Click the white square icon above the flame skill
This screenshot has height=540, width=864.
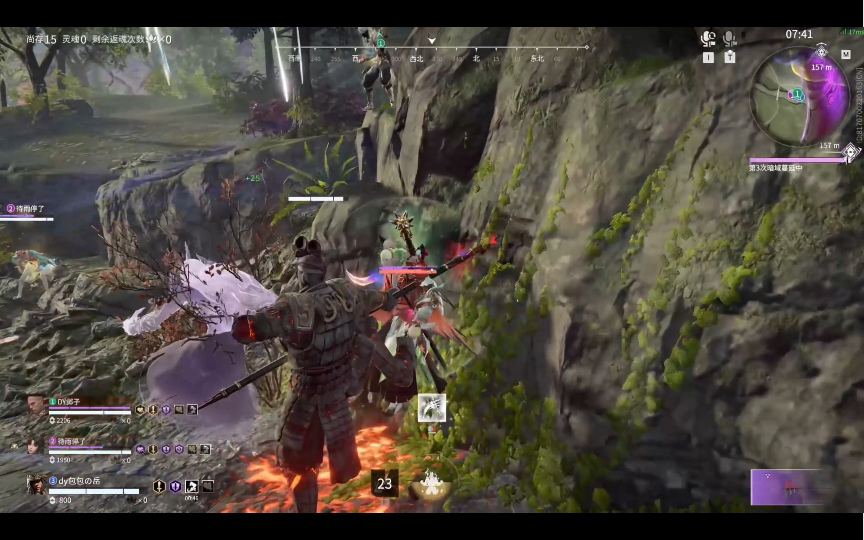click(x=432, y=407)
